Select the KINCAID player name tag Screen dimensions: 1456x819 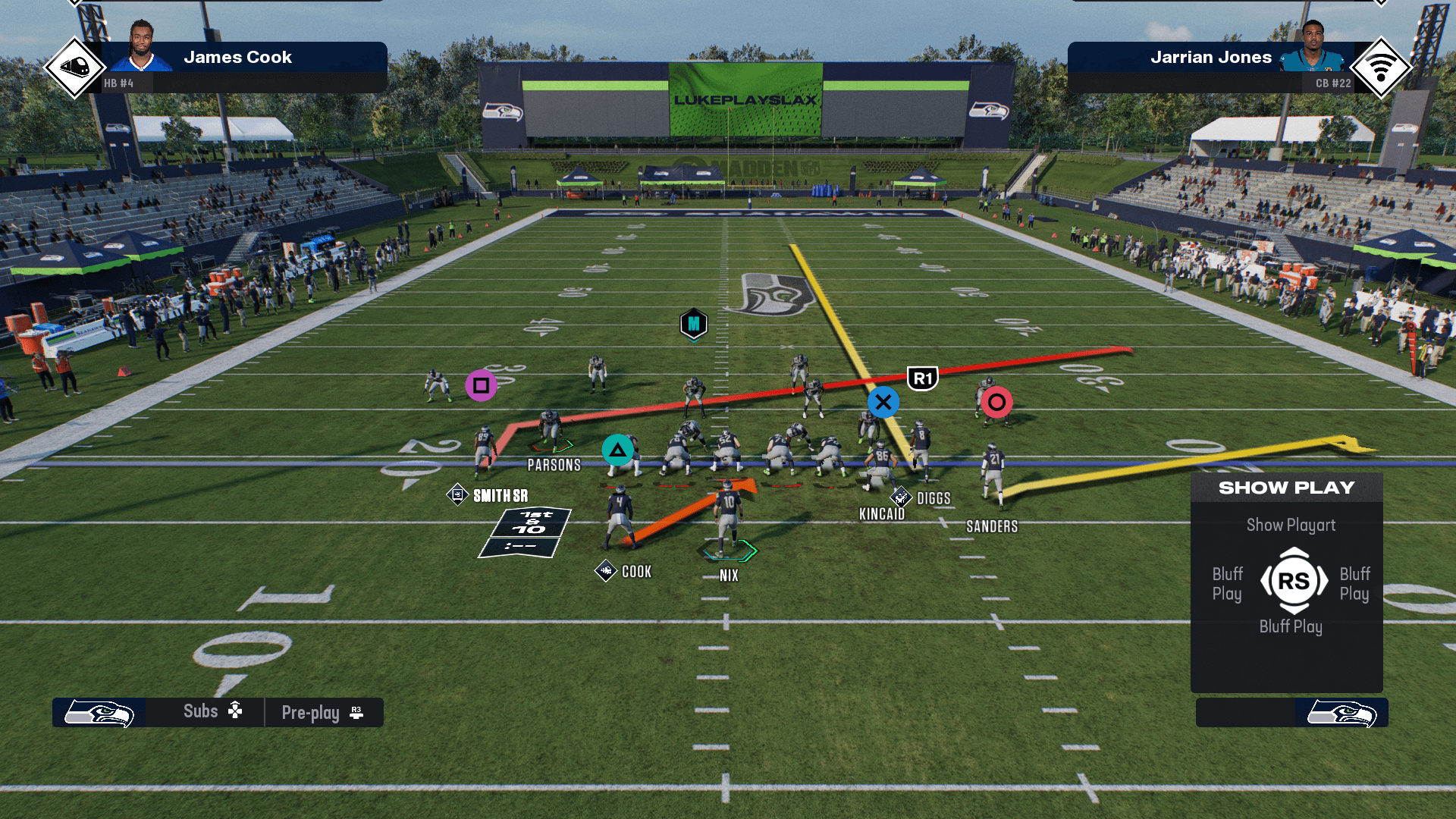(881, 514)
